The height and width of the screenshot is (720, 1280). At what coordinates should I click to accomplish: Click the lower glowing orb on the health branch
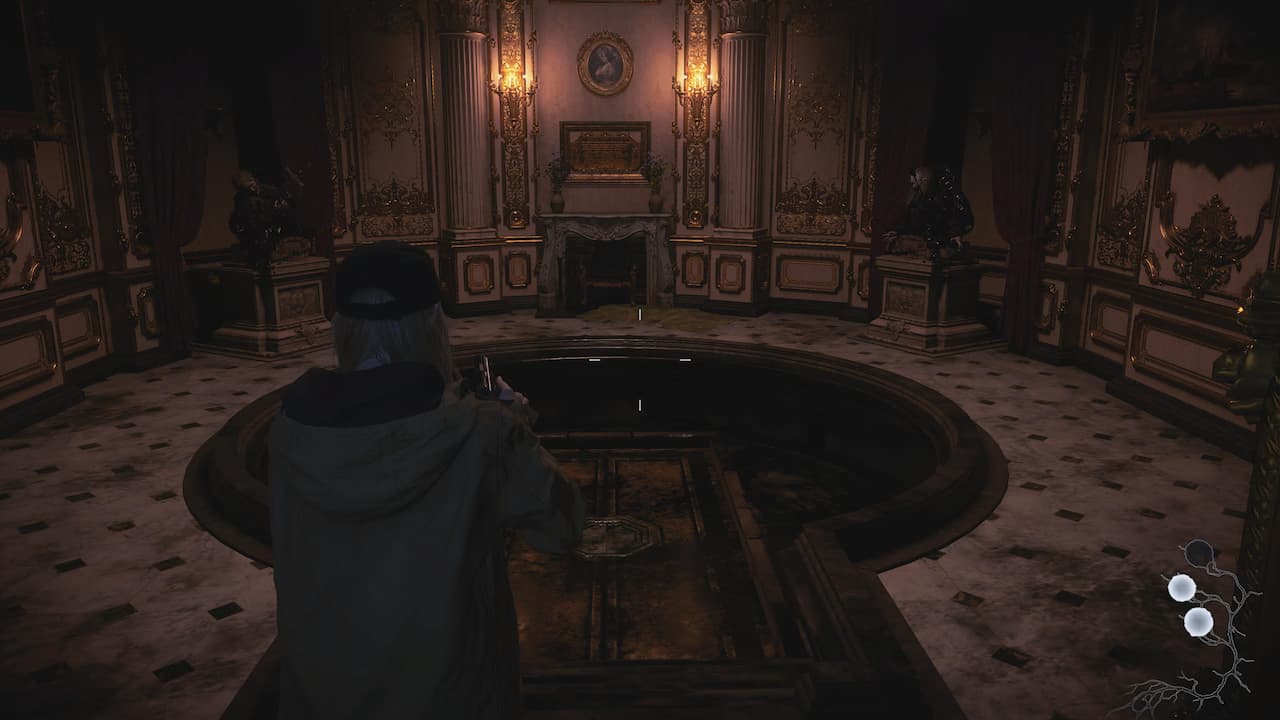click(x=1196, y=620)
